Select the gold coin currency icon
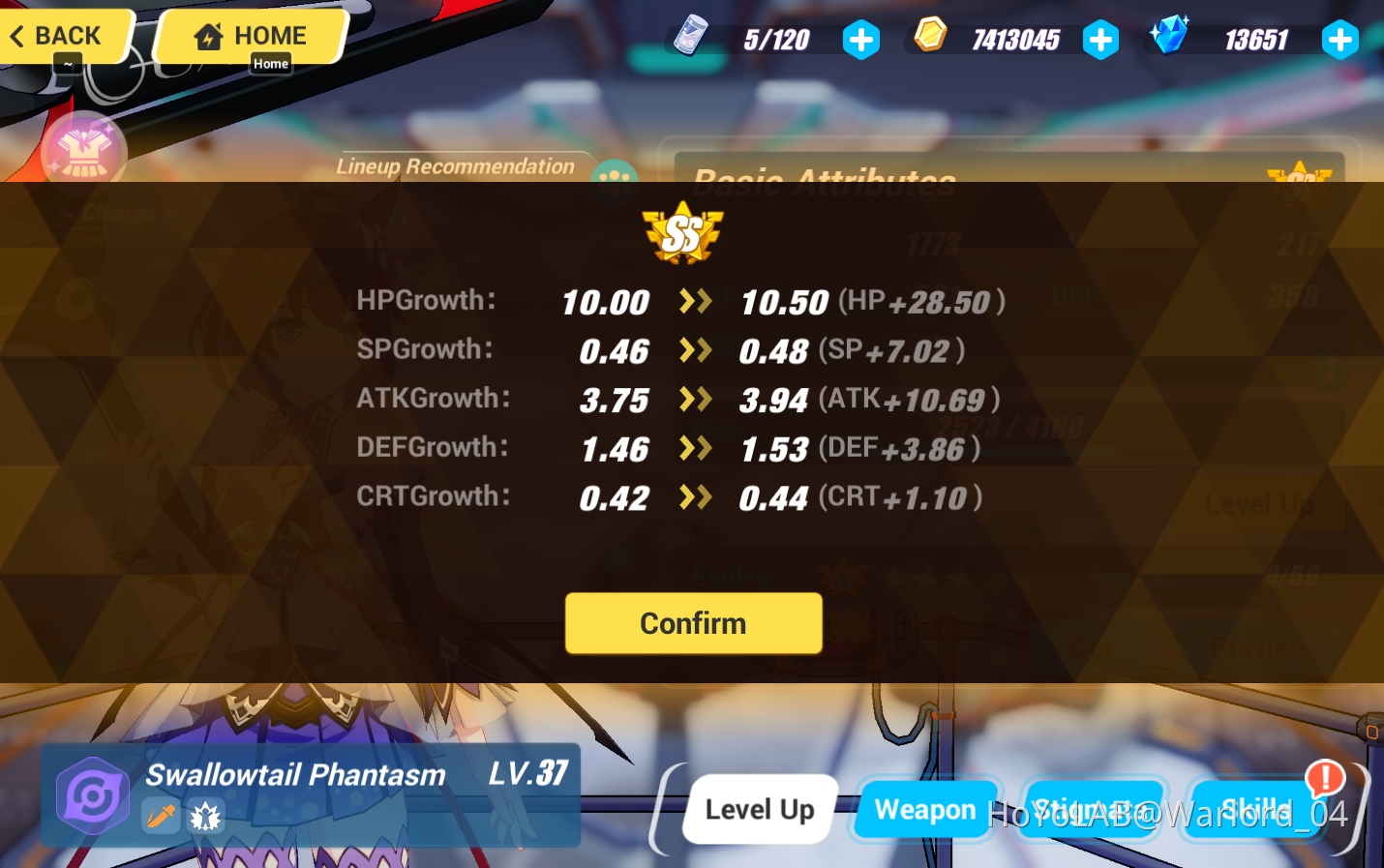 tap(932, 37)
